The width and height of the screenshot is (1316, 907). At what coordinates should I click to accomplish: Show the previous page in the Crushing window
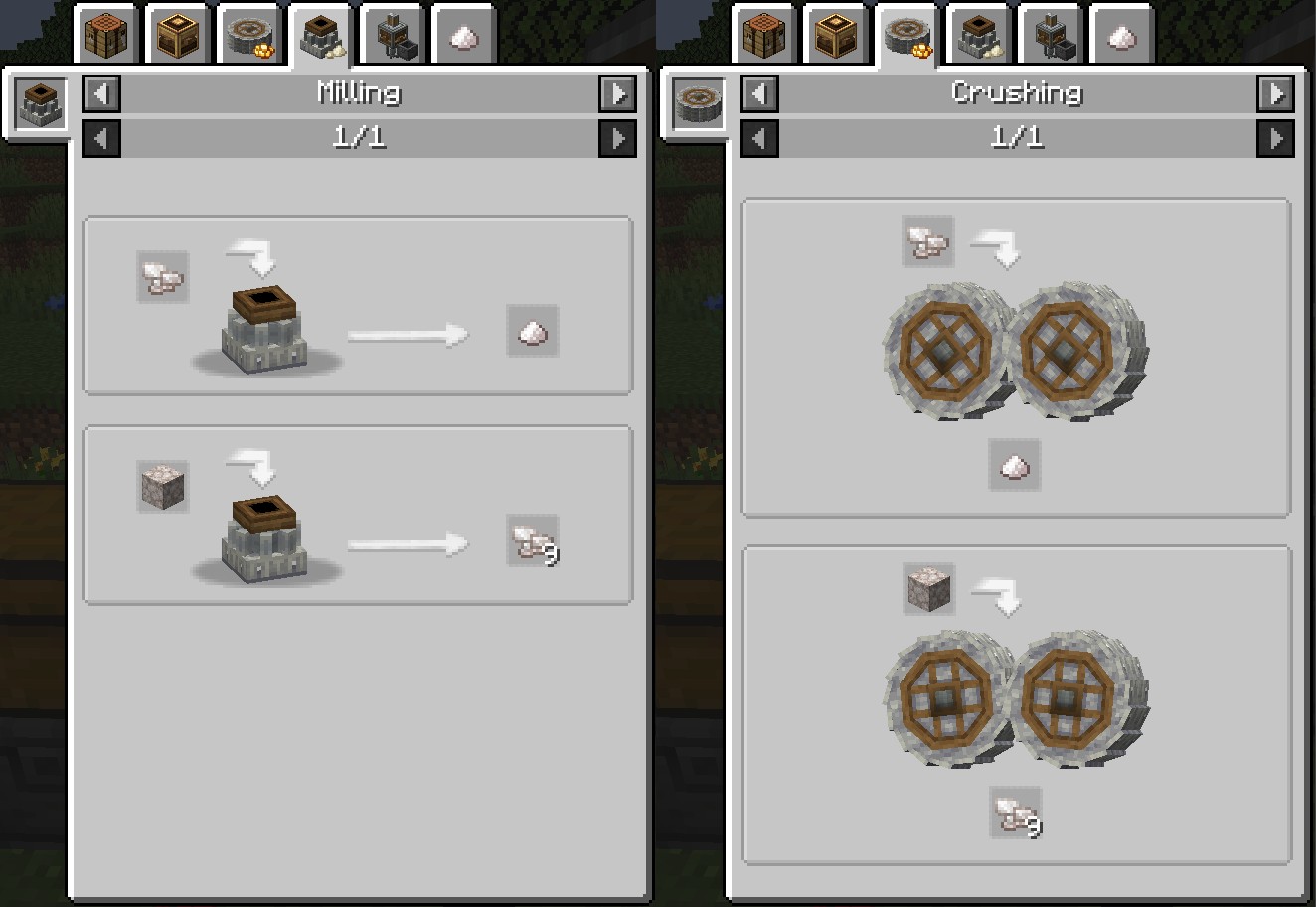tap(760, 138)
